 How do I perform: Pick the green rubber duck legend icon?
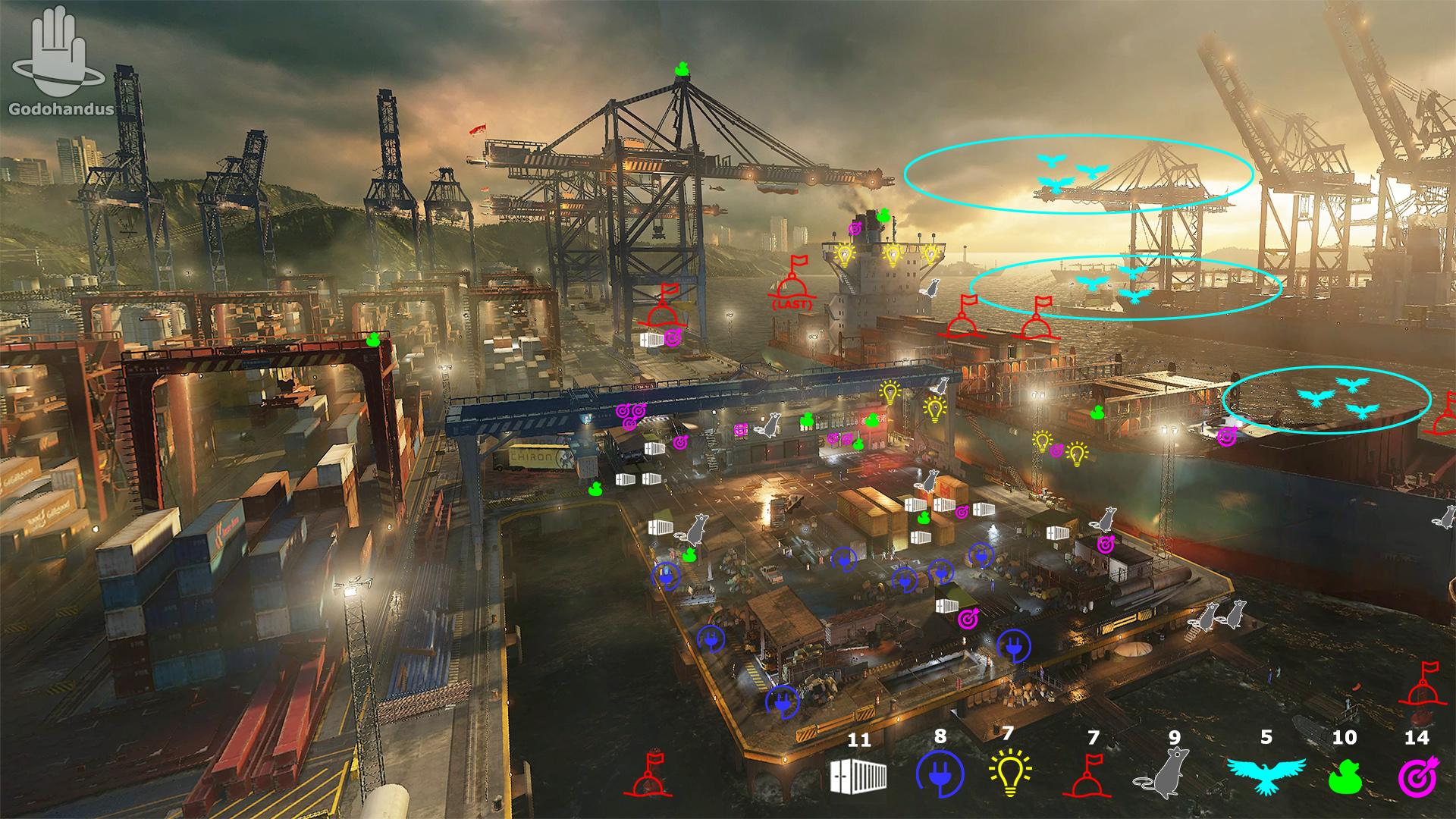pos(1344,776)
